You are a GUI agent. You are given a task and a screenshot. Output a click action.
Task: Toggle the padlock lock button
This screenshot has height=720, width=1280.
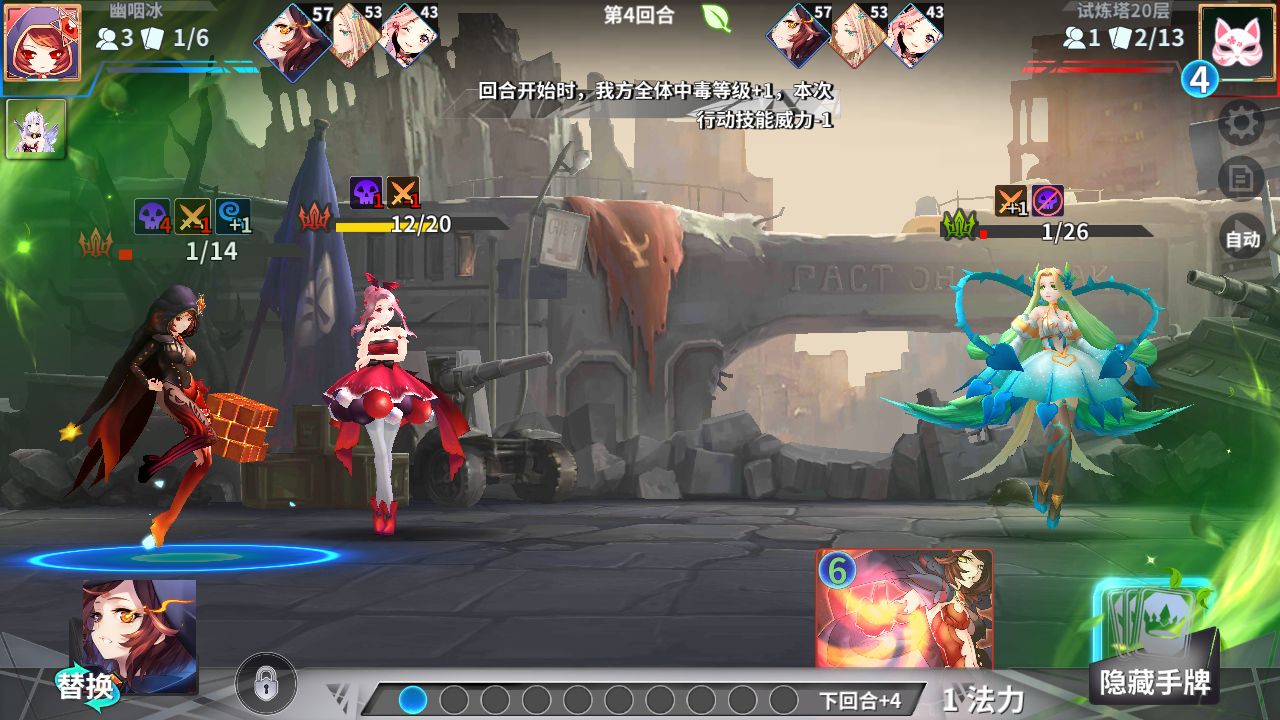click(265, 684)
